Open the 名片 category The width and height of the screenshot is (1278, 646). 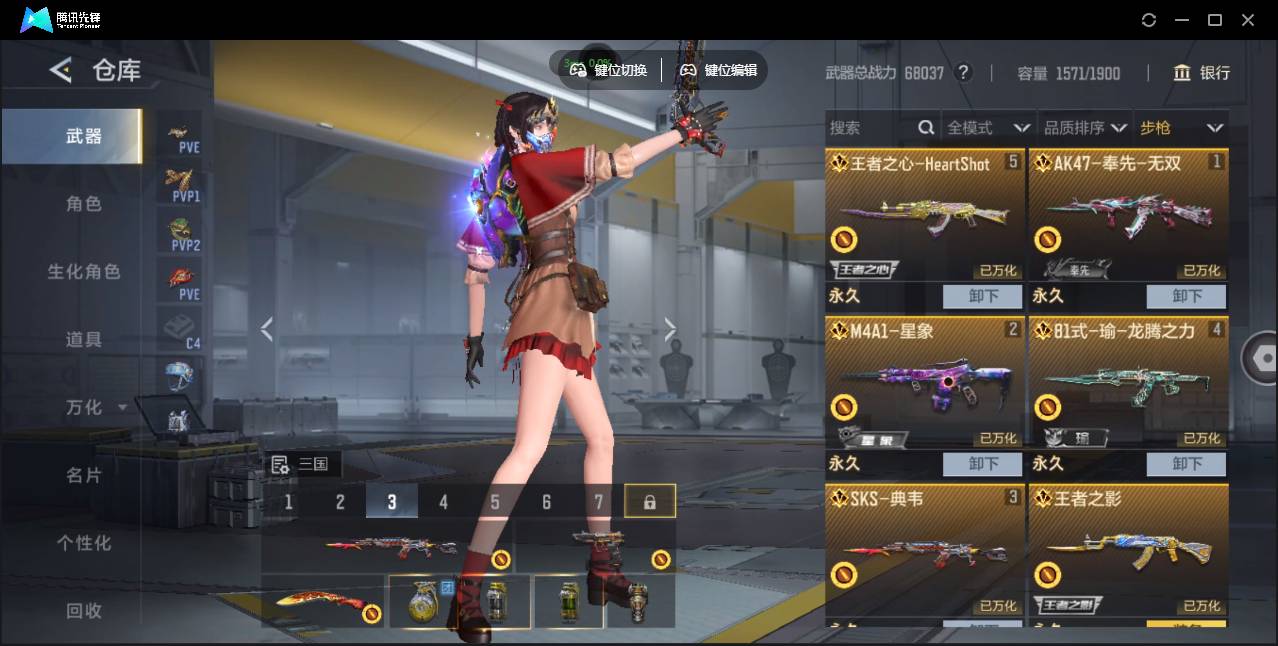tap(83, 475)
